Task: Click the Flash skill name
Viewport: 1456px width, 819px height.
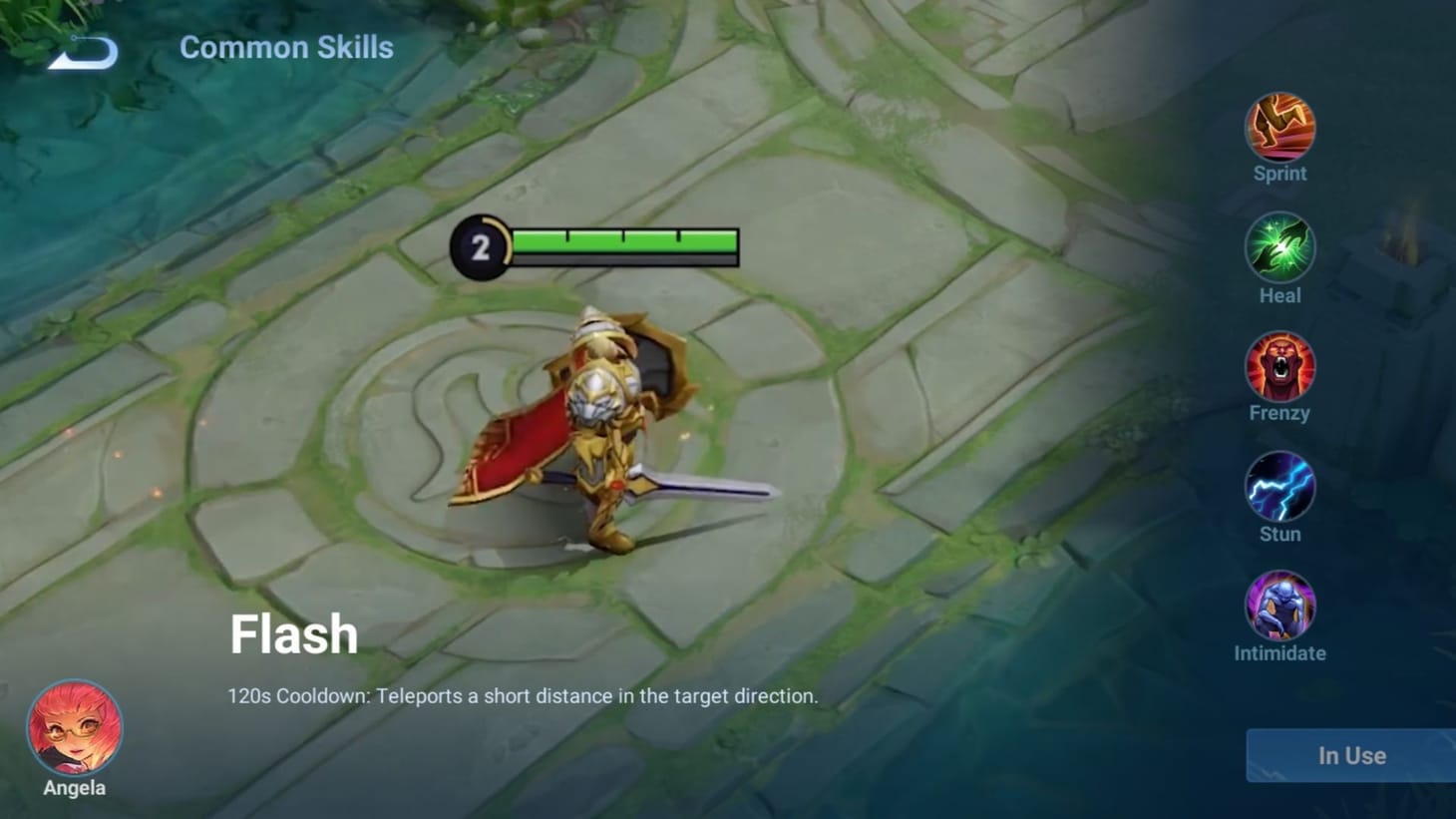Action: [294, 633]
